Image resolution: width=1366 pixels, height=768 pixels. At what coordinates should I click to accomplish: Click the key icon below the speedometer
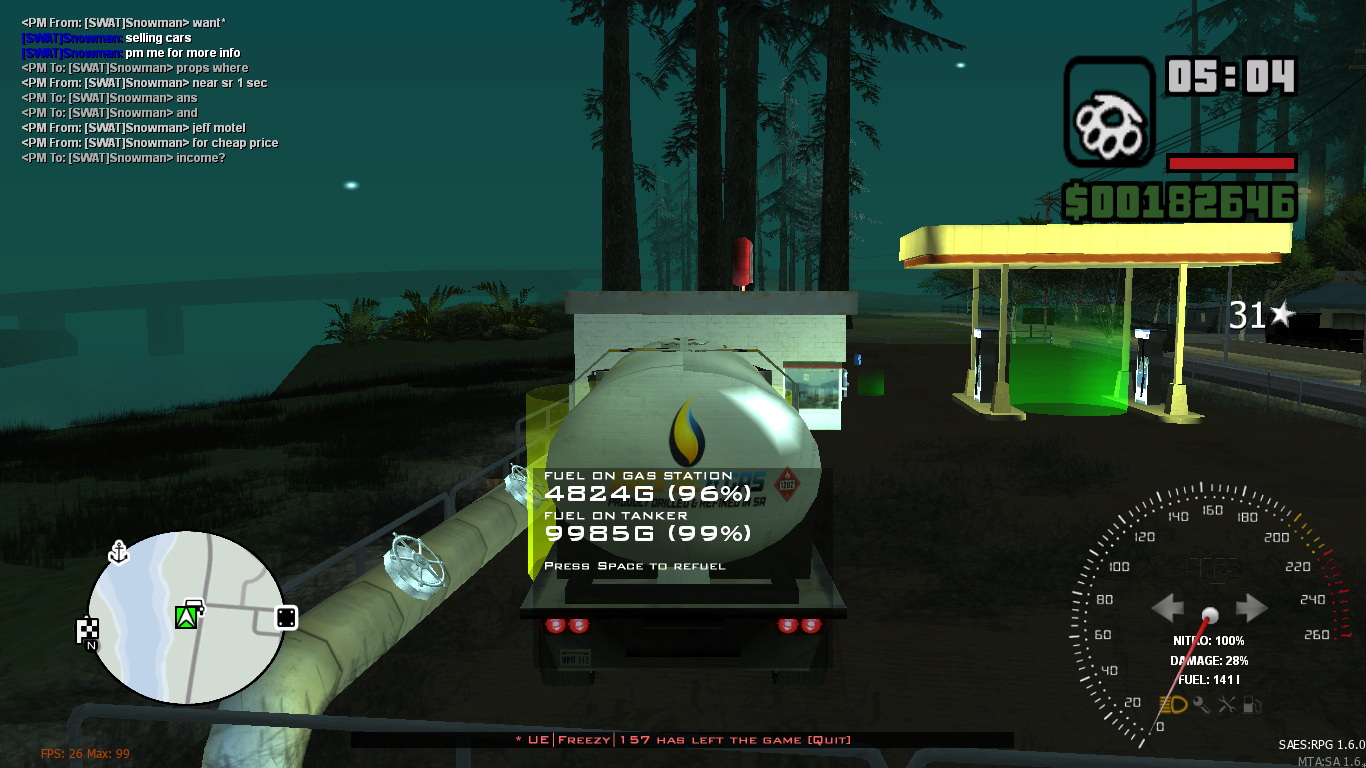(x=1200, y=704)
